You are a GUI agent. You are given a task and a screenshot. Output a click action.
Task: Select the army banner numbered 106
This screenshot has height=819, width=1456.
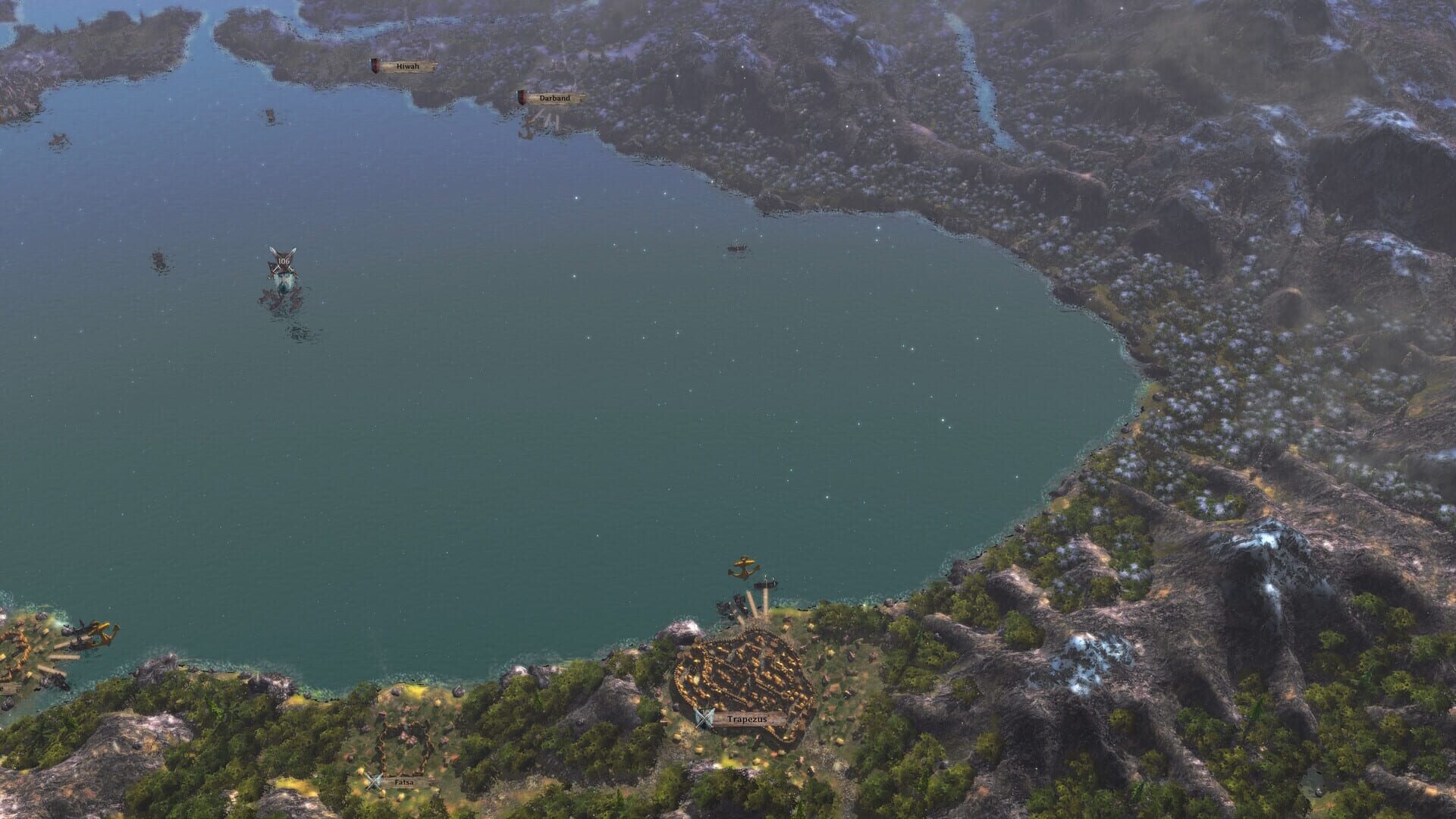(x=283, y=261)
